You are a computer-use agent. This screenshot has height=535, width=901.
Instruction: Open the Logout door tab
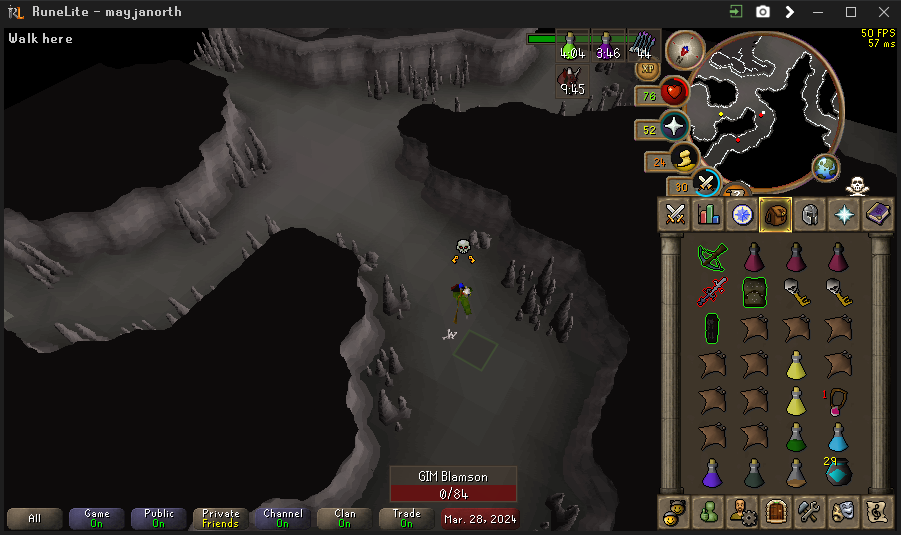click(x=776, y=512)
